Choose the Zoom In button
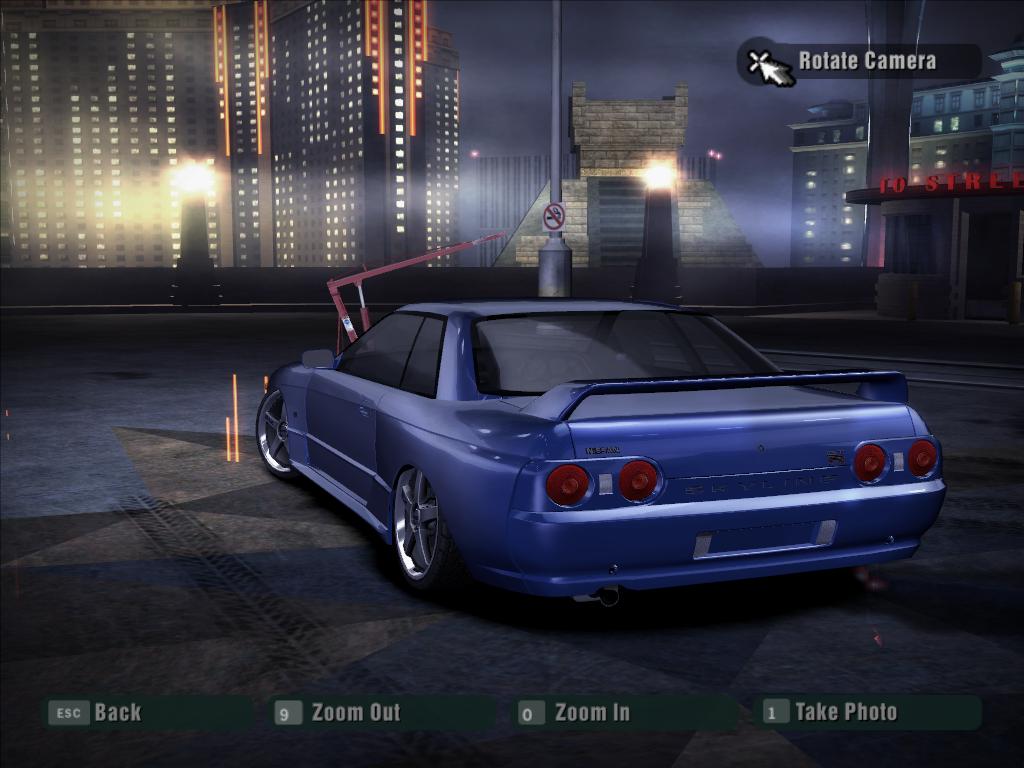 click(592, 713)
